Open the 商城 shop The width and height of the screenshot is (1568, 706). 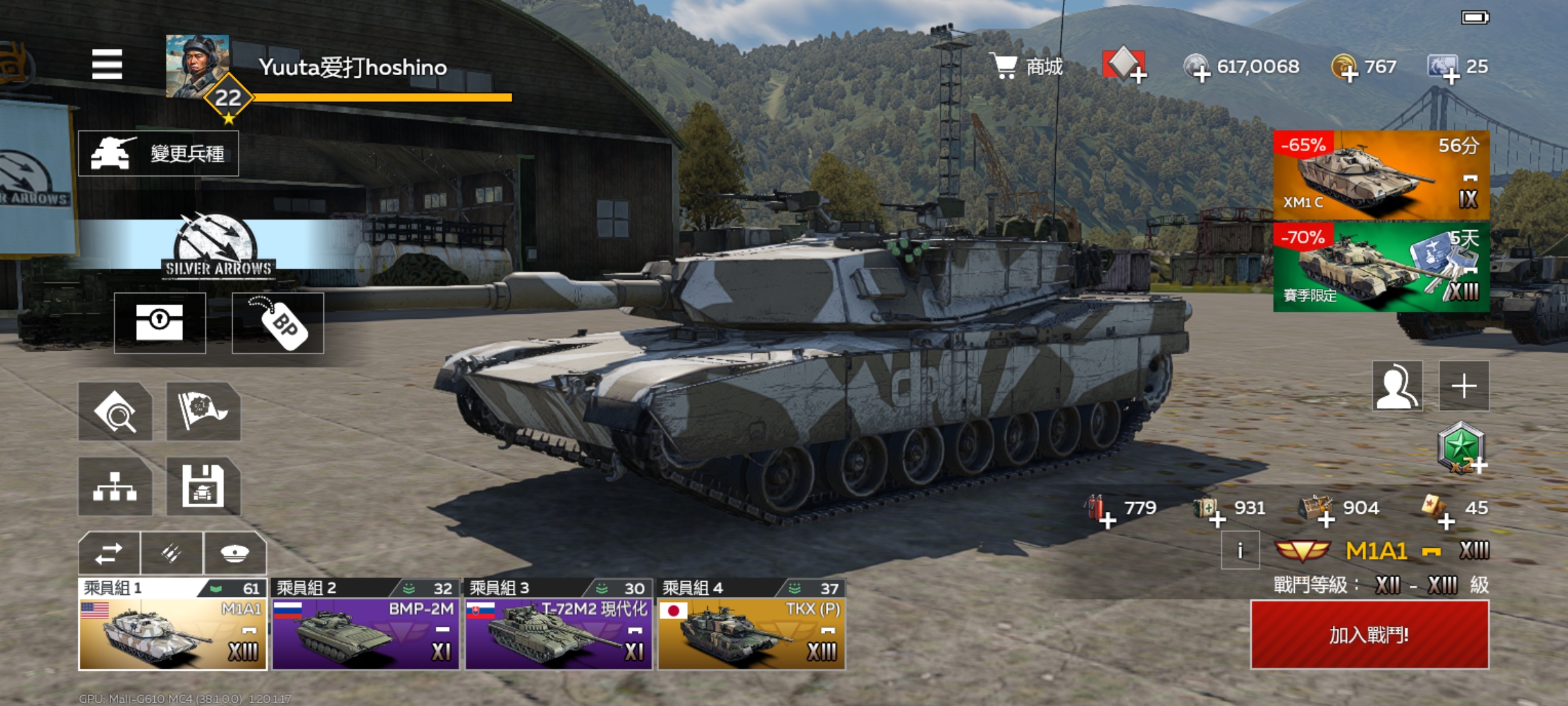1028,66
